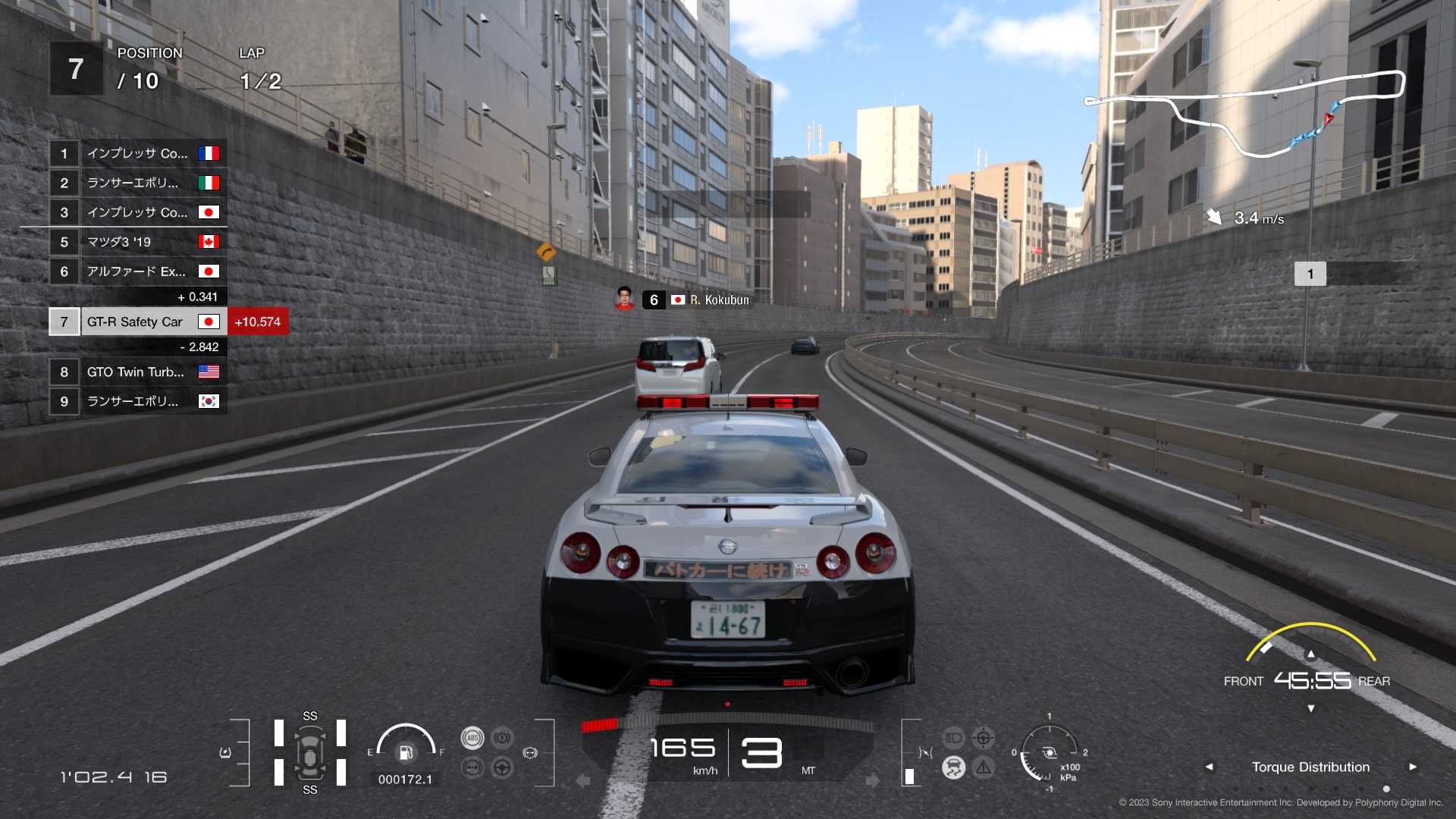1456x819 pixels.
Task: Select the ABS indicator icon
Action: click(x=472, y=738)
